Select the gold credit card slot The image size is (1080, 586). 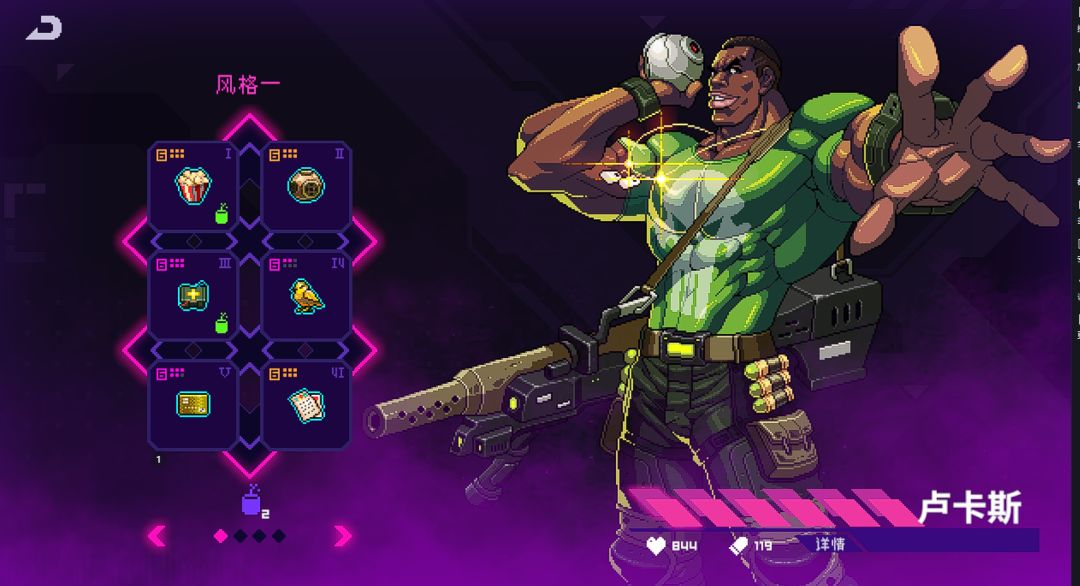(x=193, y=404)
